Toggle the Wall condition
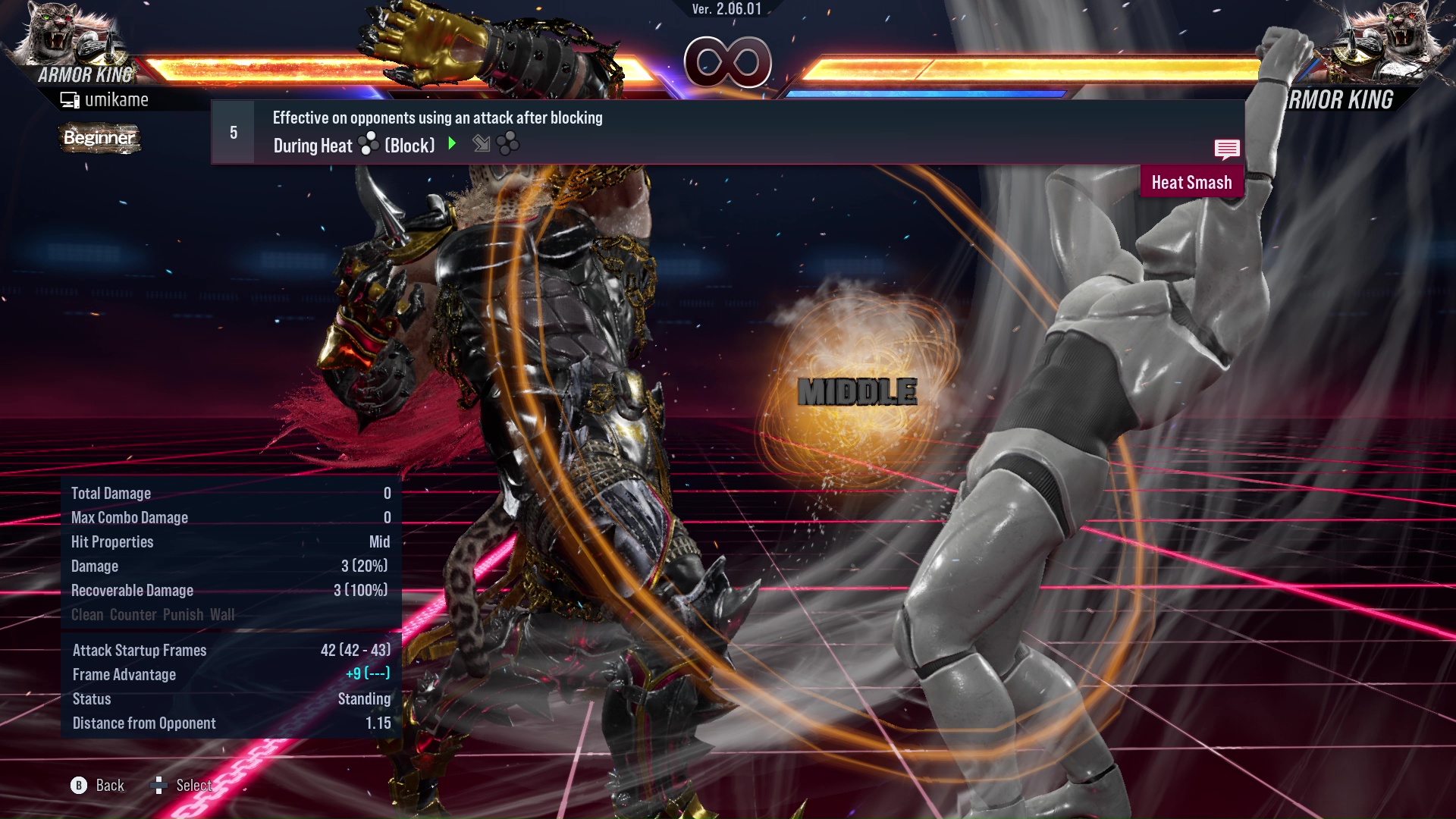This screenshot has height=819, width=1456. coord(225,615)
